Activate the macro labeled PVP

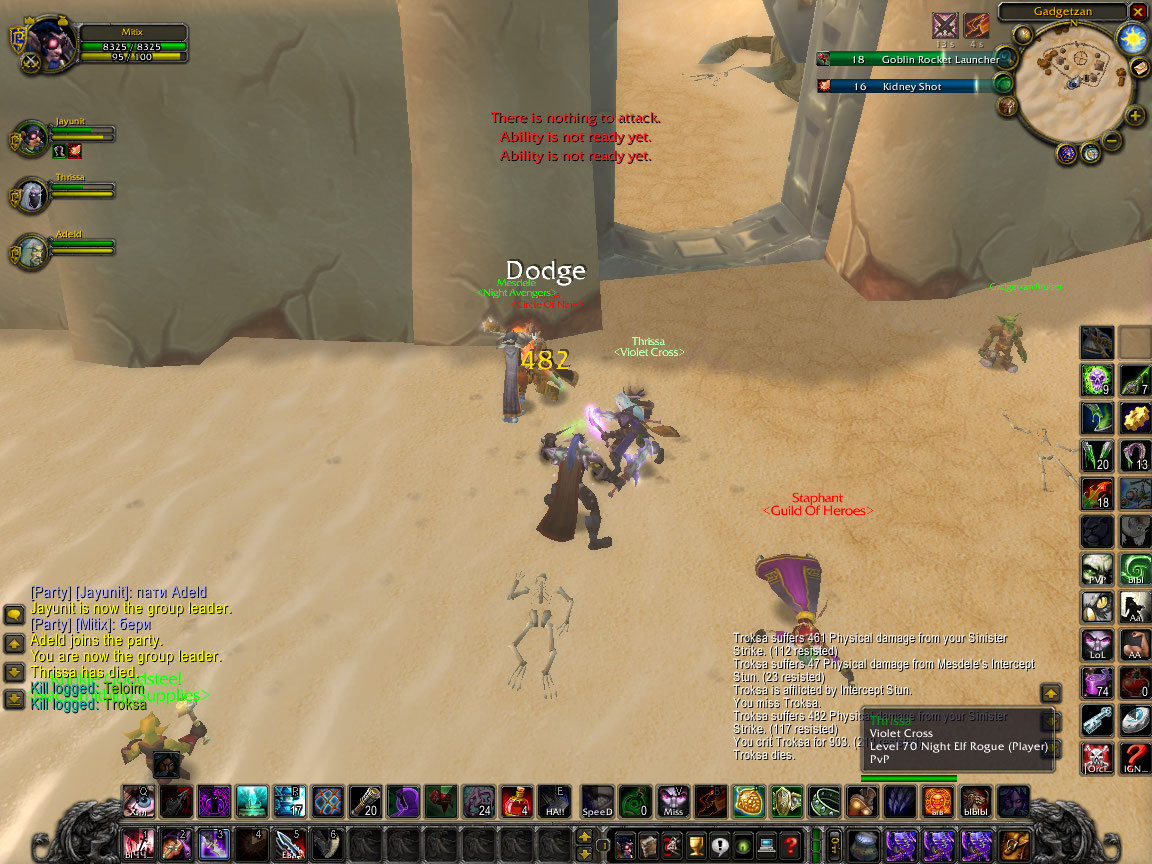click(1097, 569)
